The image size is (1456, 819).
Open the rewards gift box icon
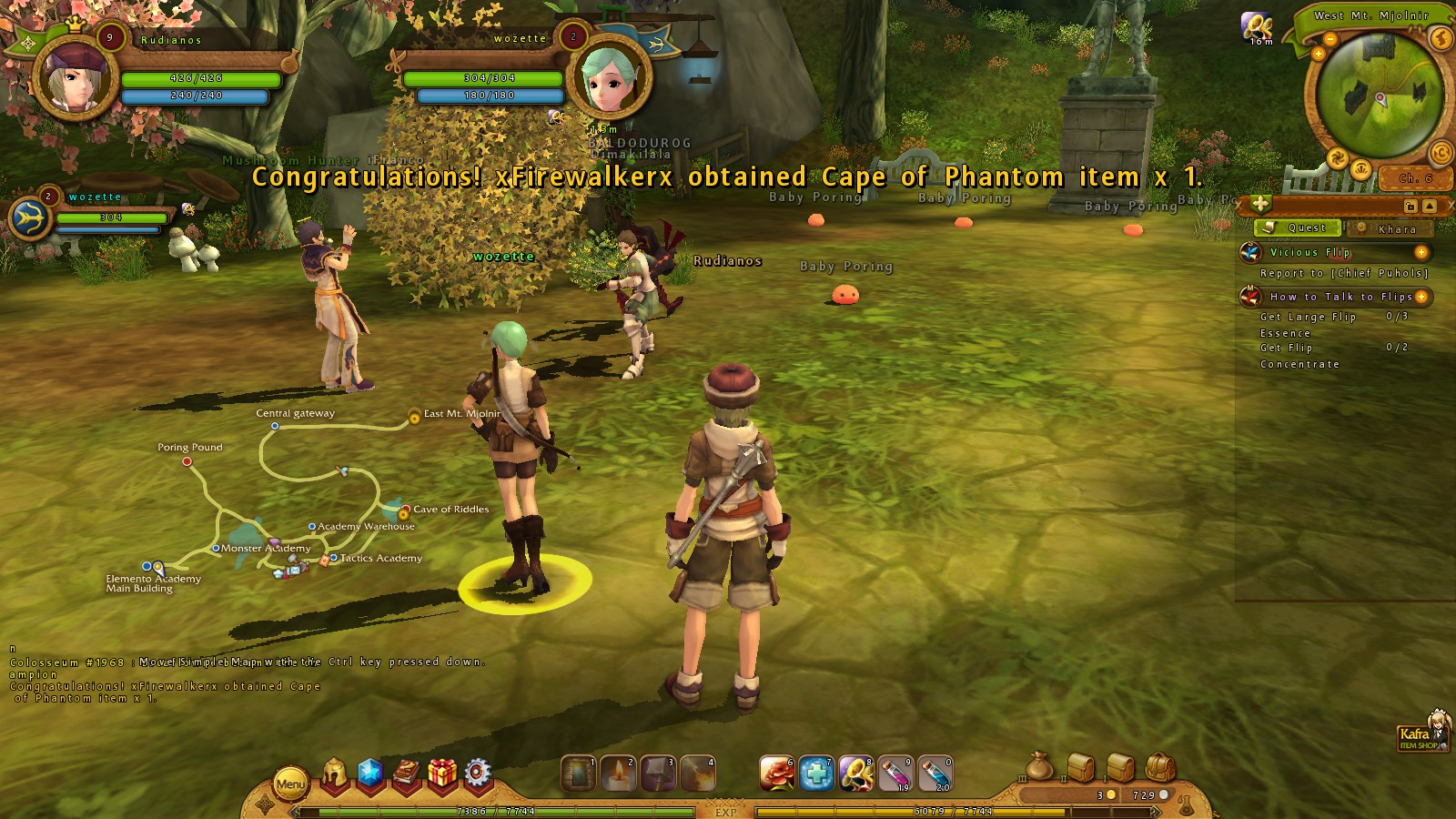[441, 771]
